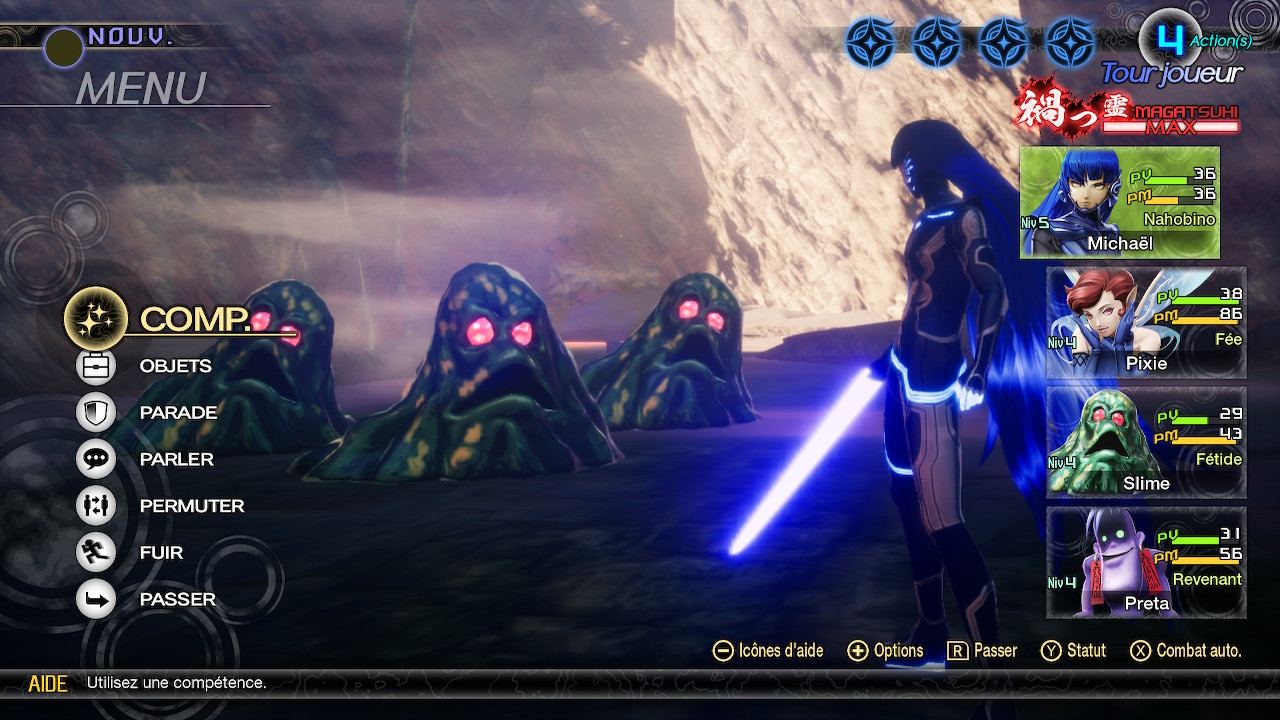Select PARLER to talk to demons
This screenshot has height=720, width=1280.
click(176, 459)
